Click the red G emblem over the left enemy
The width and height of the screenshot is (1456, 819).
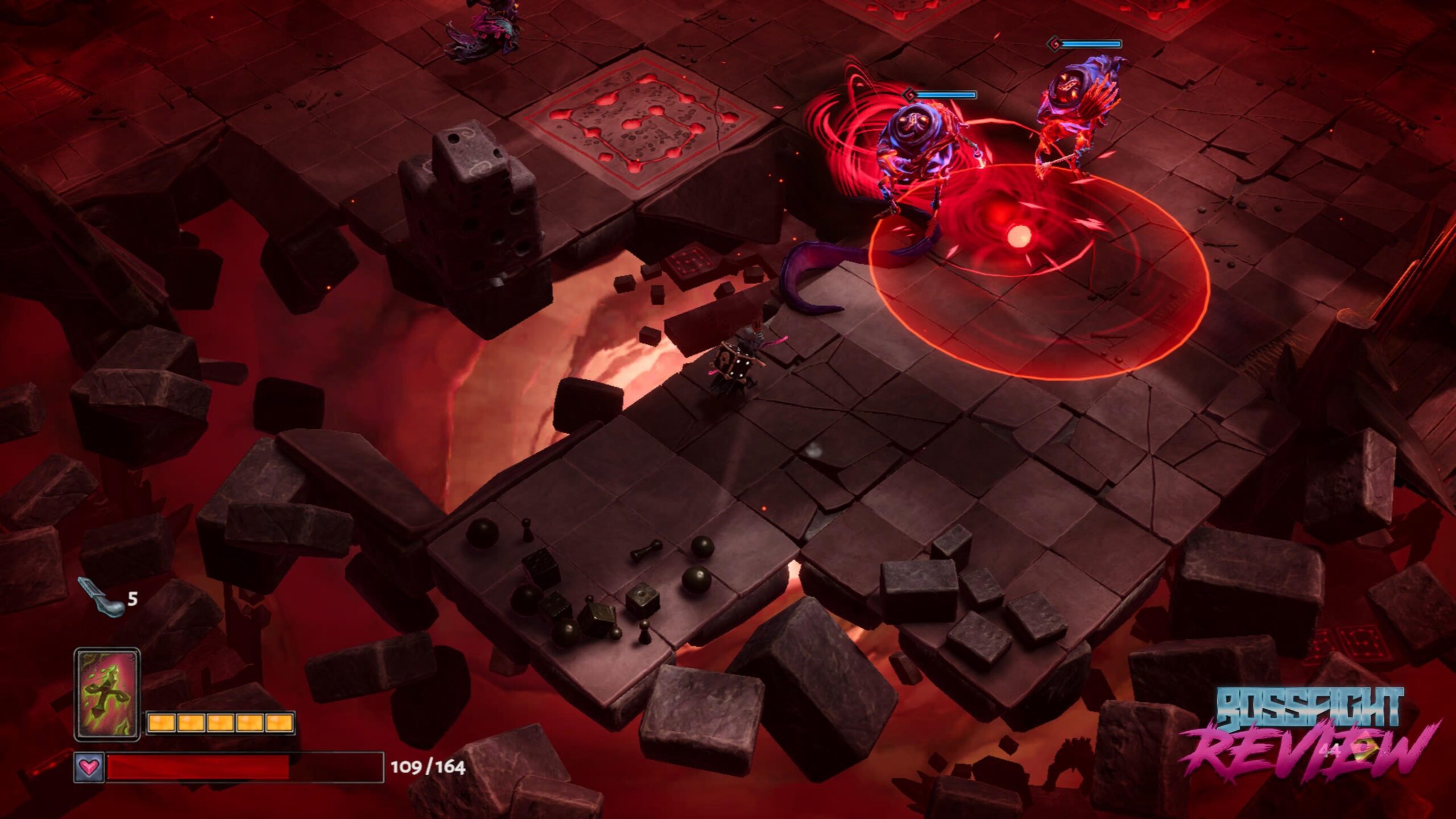coord(910,96)
